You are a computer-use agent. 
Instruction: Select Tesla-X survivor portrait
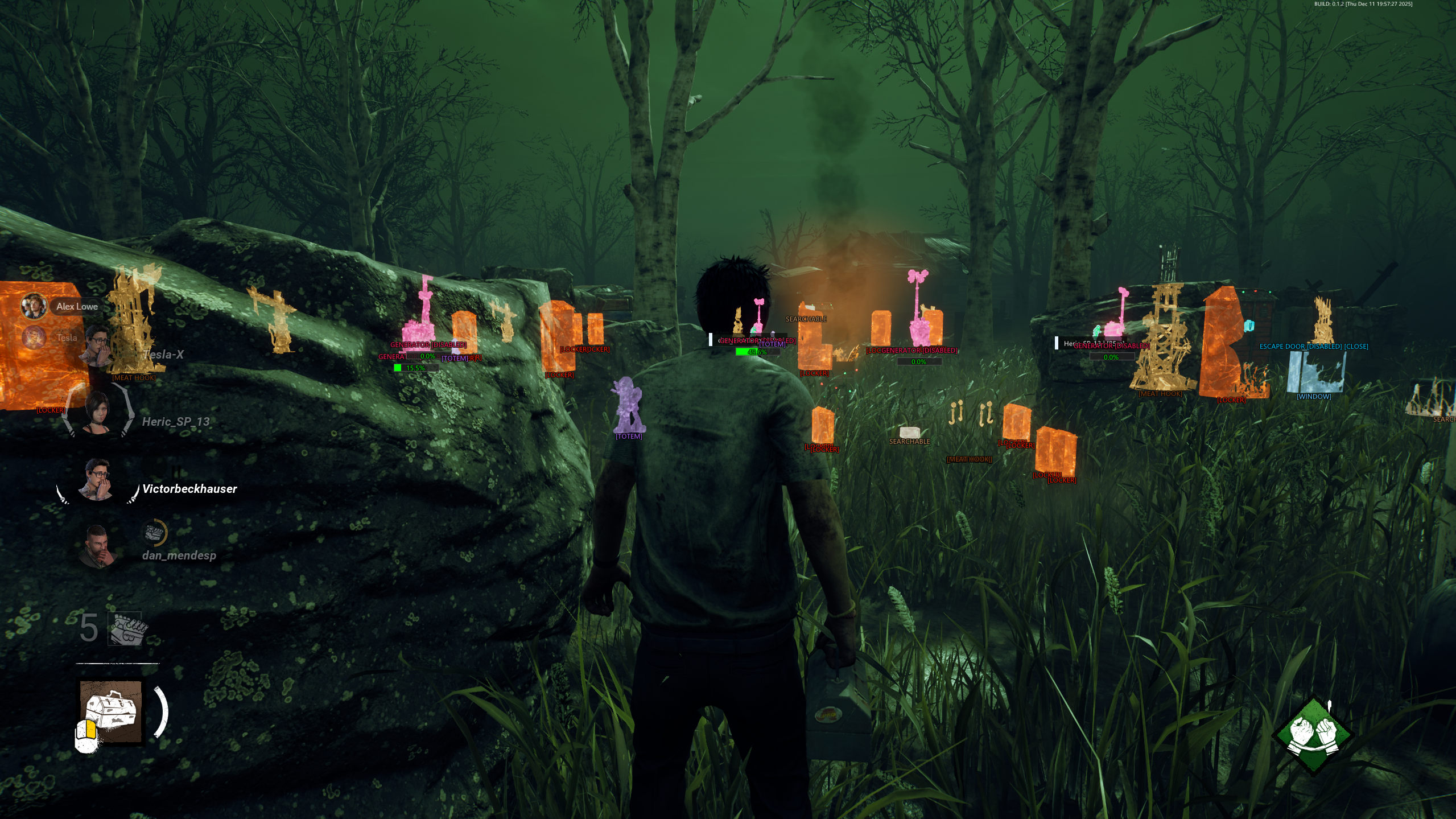[x=98, y=345]
